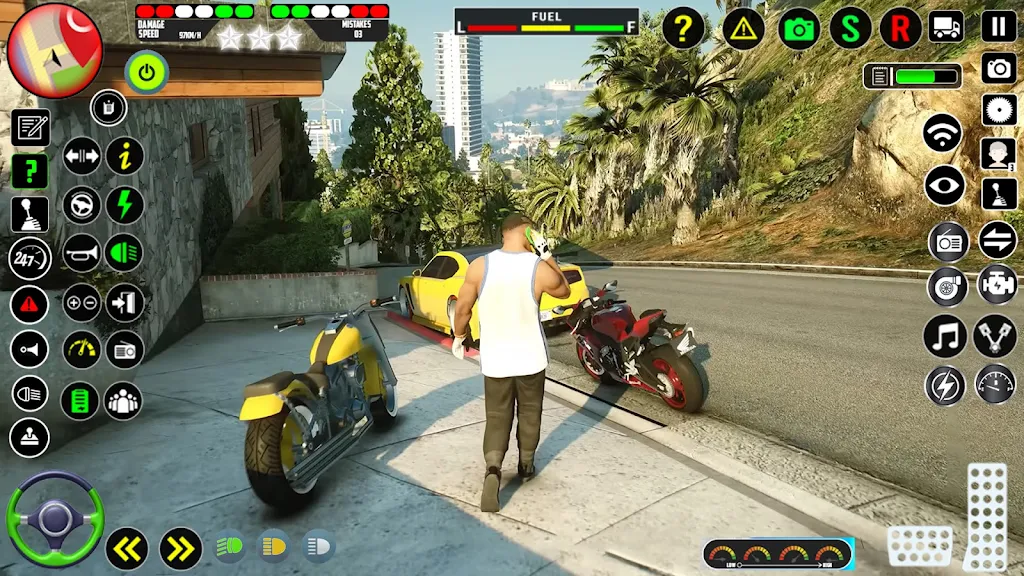Click the green S button

pos(850,28)
